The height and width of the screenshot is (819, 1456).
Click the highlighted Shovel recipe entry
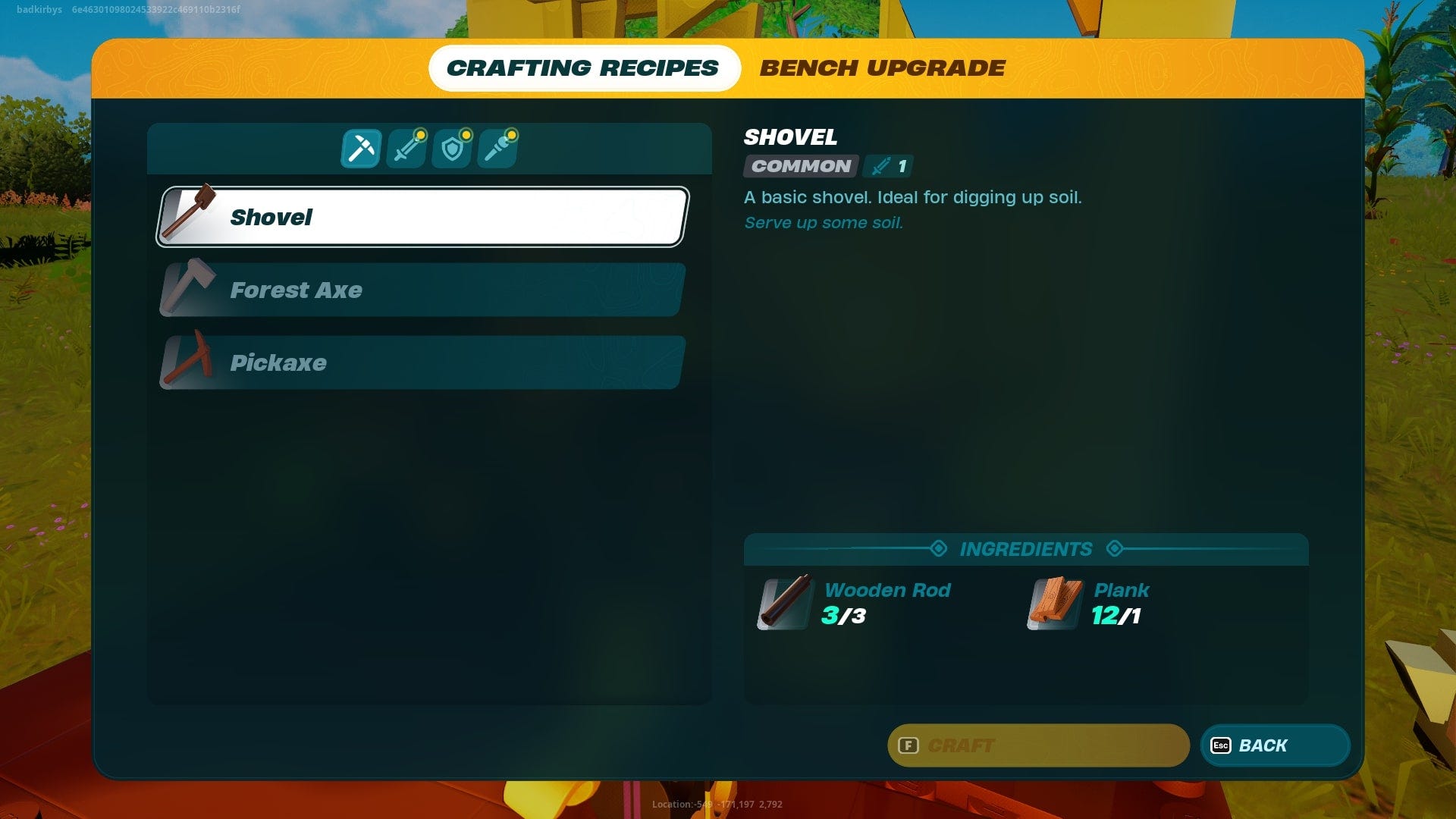pyautogui.click(x=422, y=218)
